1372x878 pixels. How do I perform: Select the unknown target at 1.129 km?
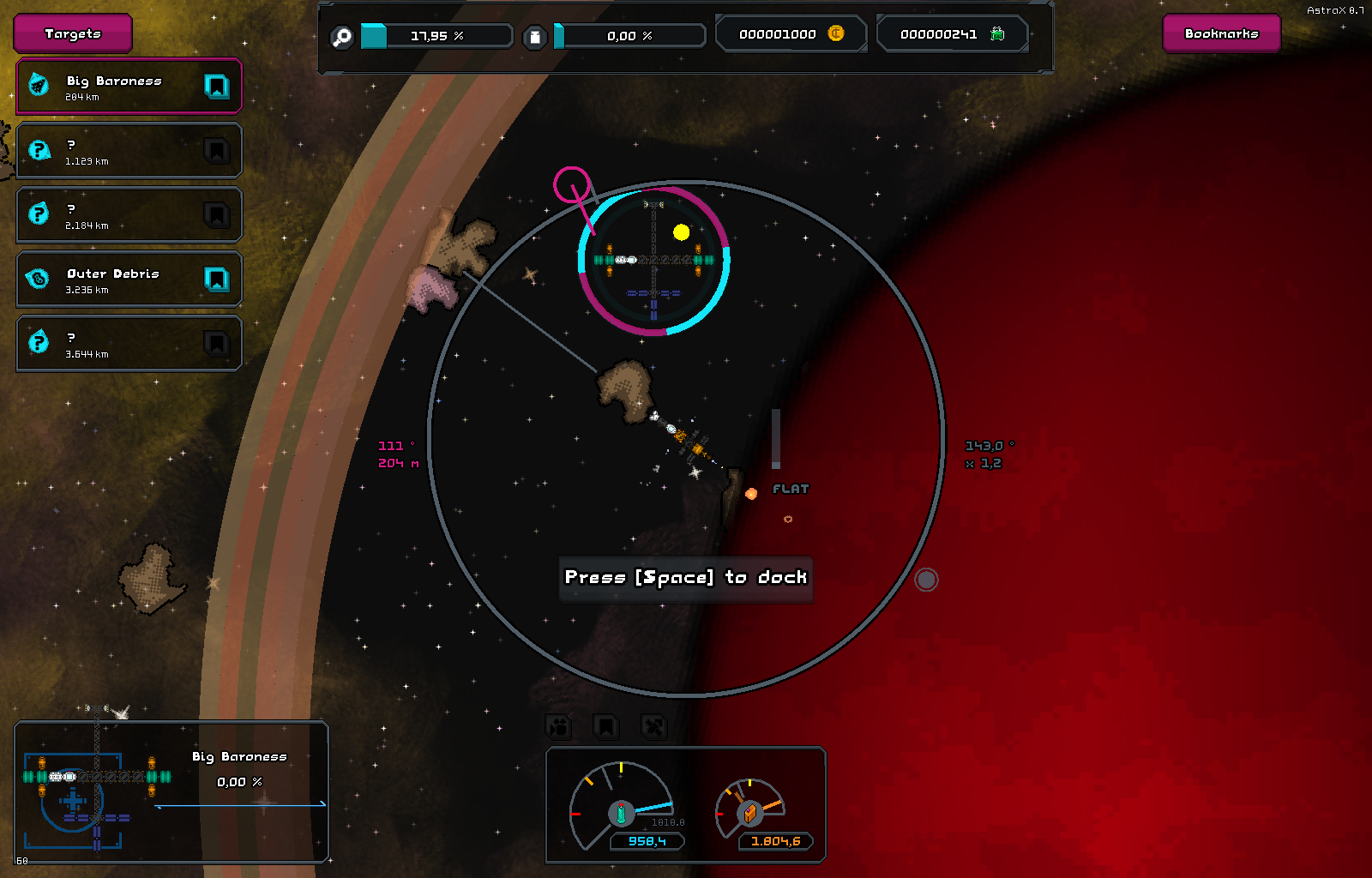(x=111, y=151)
